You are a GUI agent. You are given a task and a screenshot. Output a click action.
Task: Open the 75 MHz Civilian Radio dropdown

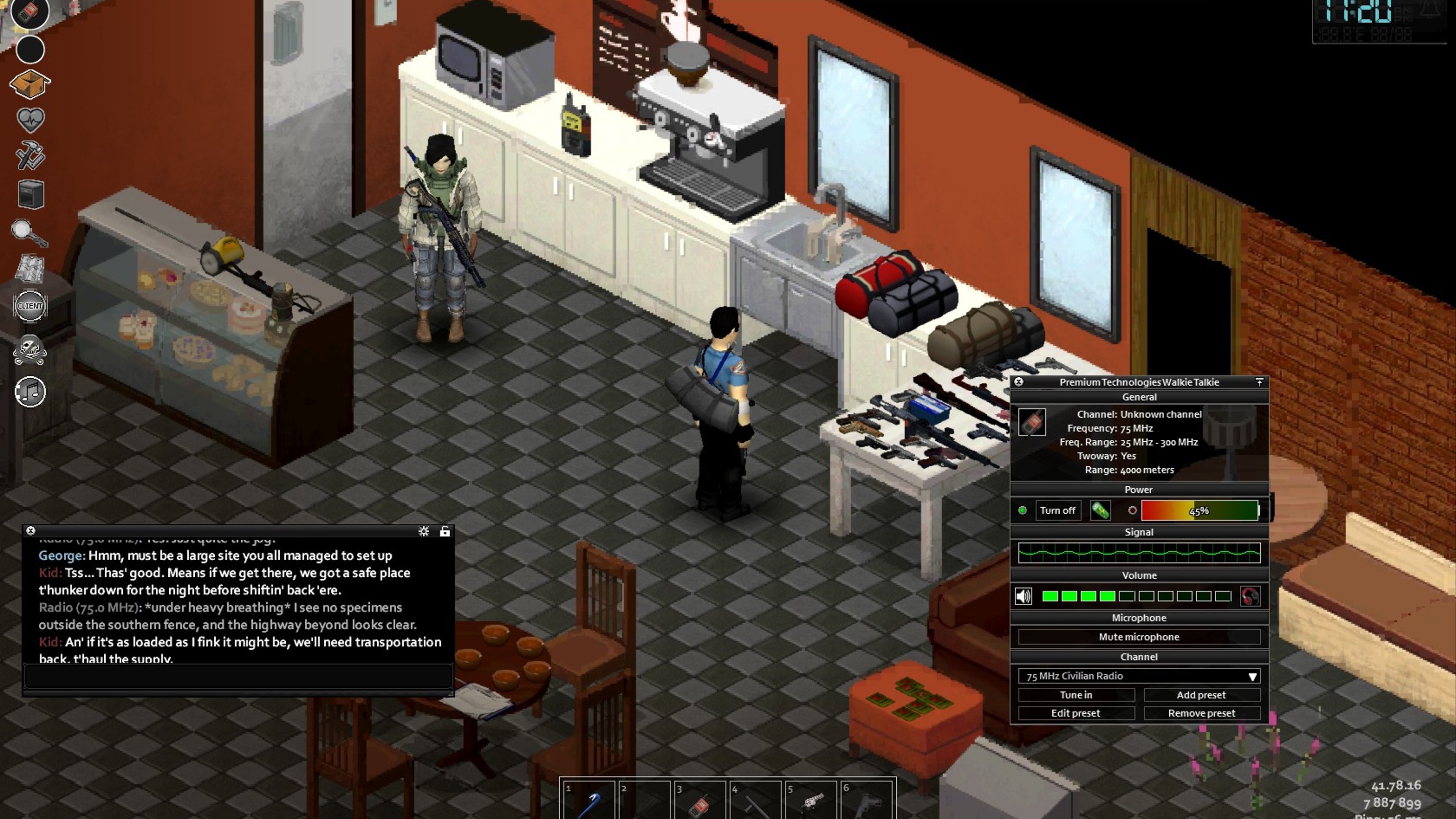[1138, 676]
